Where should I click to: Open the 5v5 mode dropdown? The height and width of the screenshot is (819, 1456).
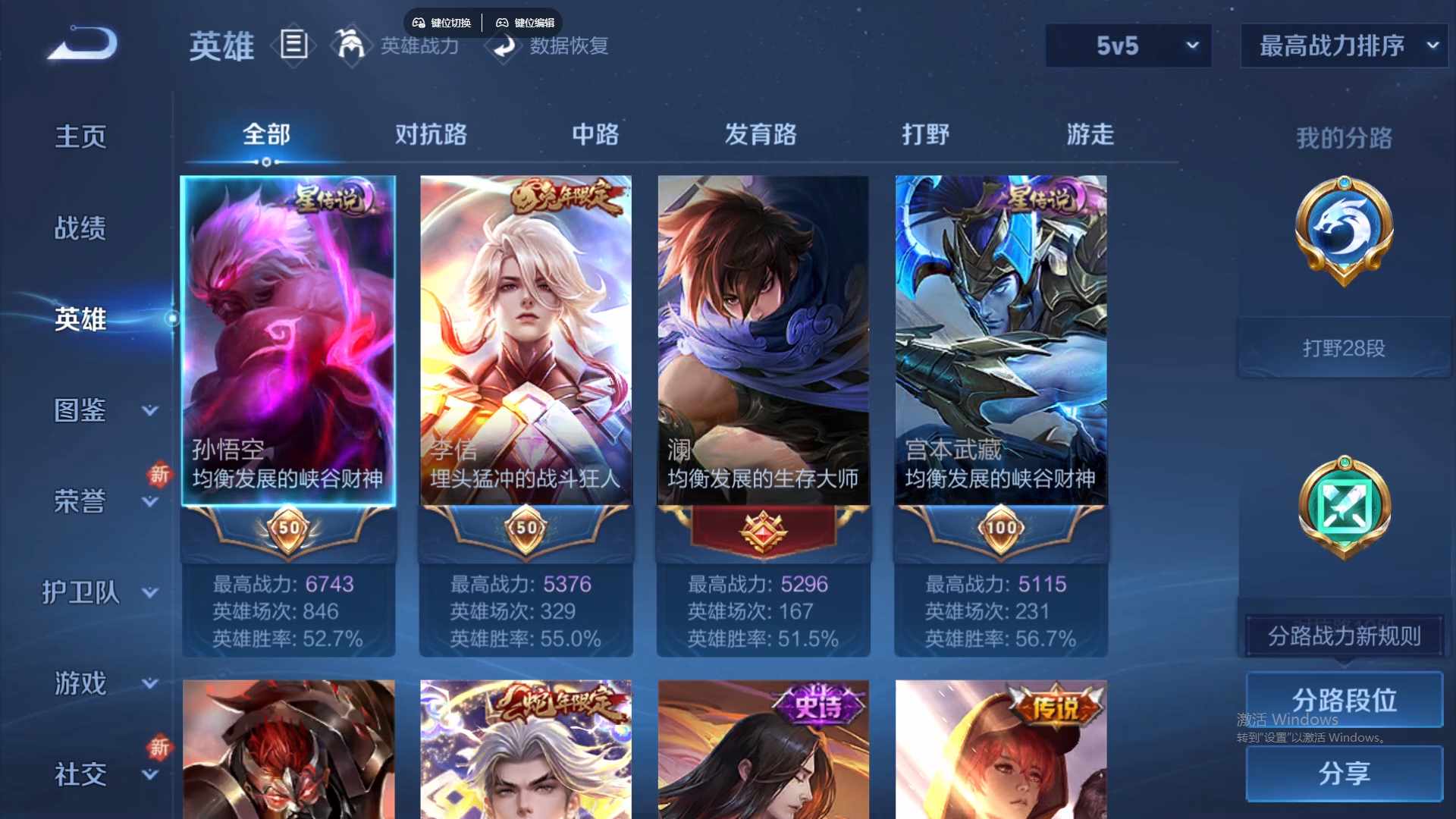[x=1128, y=45]
